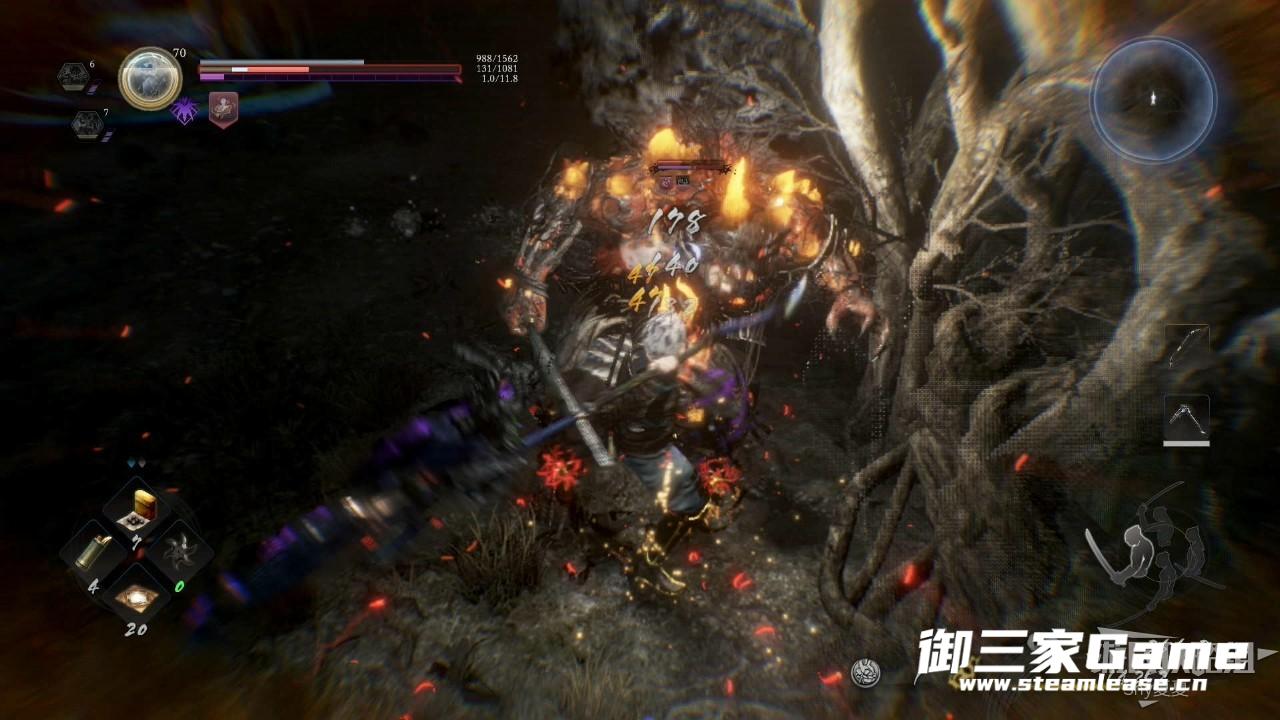1280x720 pixels.
Task: Inspect the red shield-shaped buff icon
Action: [x=223, y=107]
